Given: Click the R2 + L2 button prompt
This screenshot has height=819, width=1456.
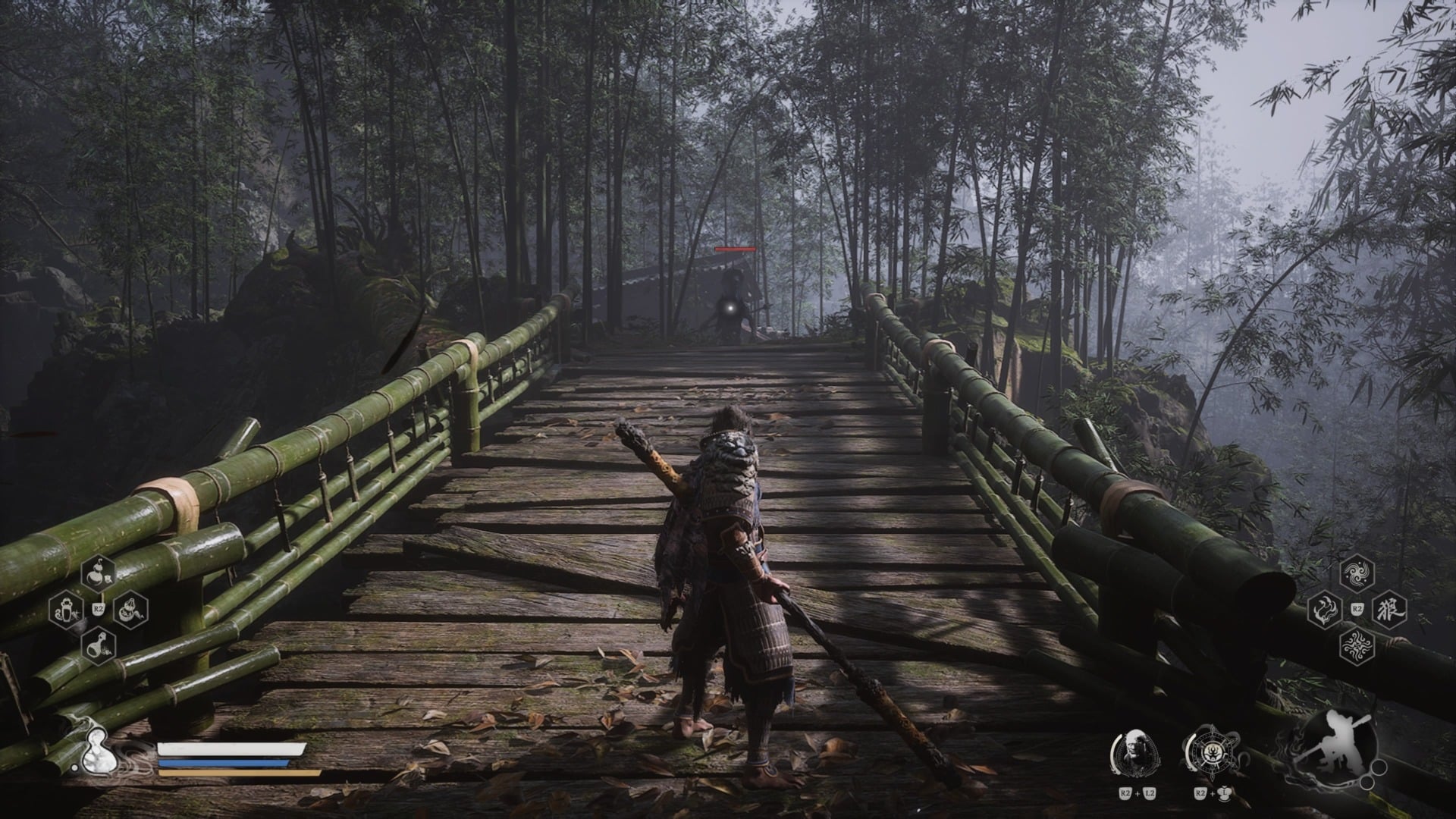Looking at the screenshot, I should [x=1137, y=793].
